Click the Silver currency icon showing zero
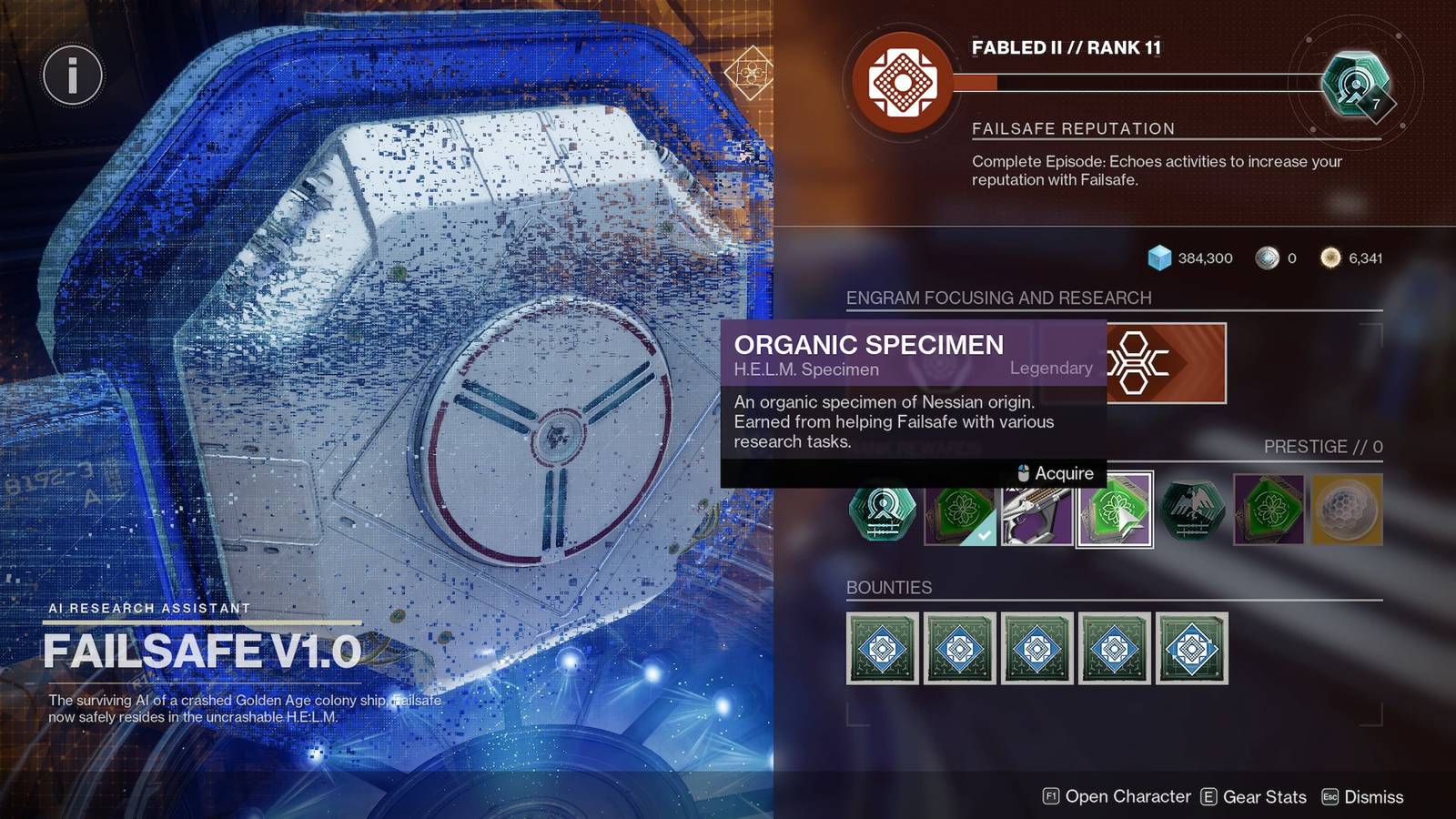Image resolution: width=1456 pixels, height=819 pixels. point(1264,258)
